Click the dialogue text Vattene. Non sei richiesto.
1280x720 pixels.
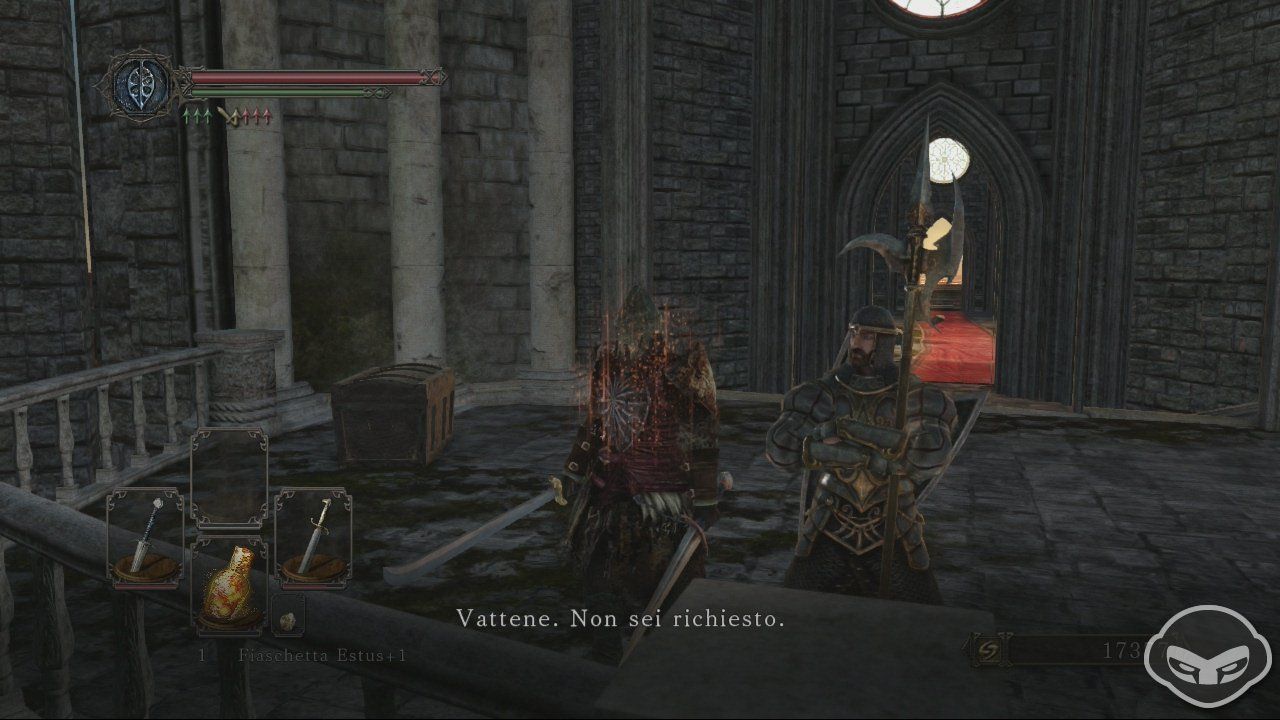(622, 618)
